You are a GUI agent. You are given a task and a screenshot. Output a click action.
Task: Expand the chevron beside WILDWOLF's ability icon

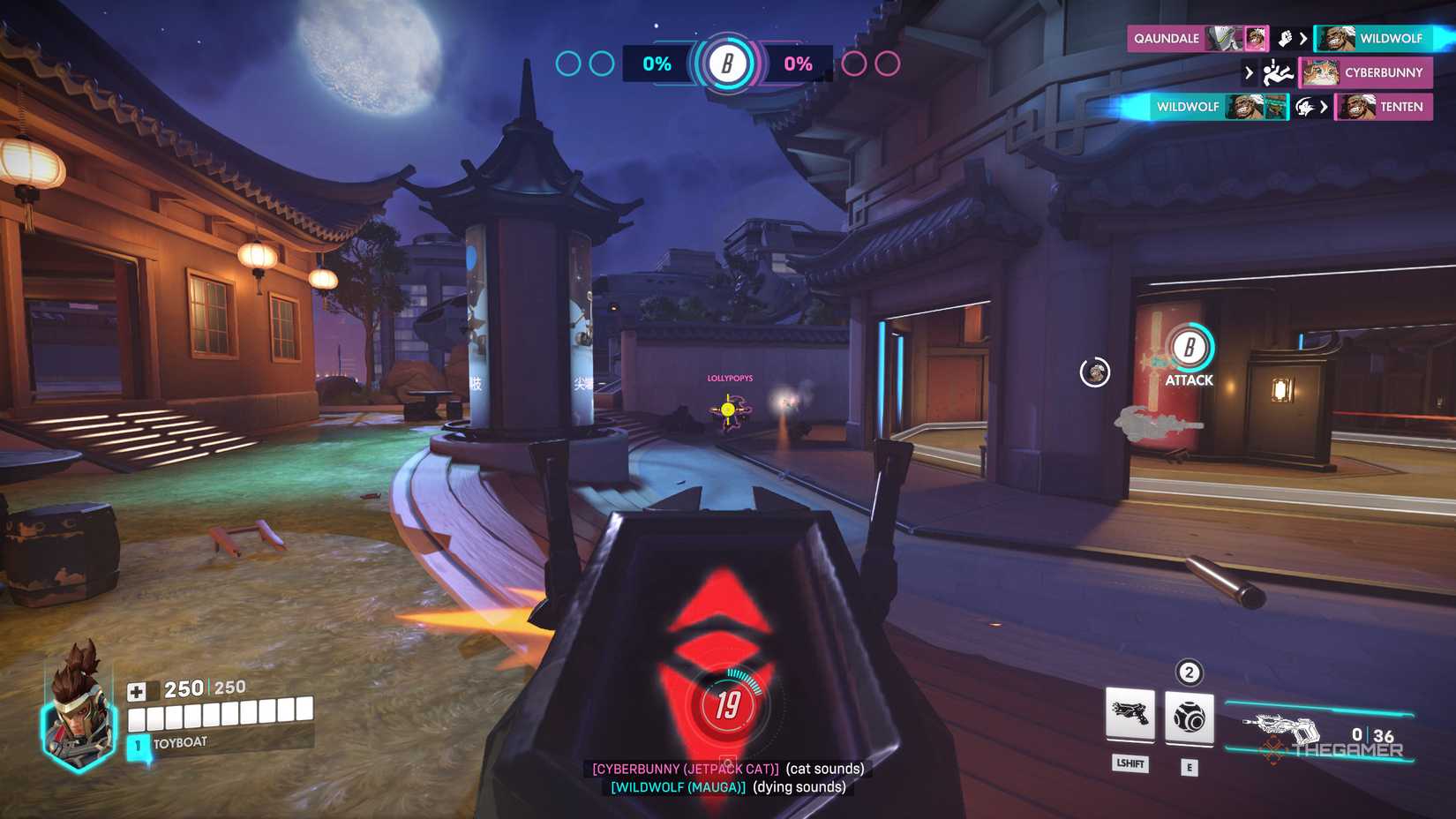(1325, 107)
